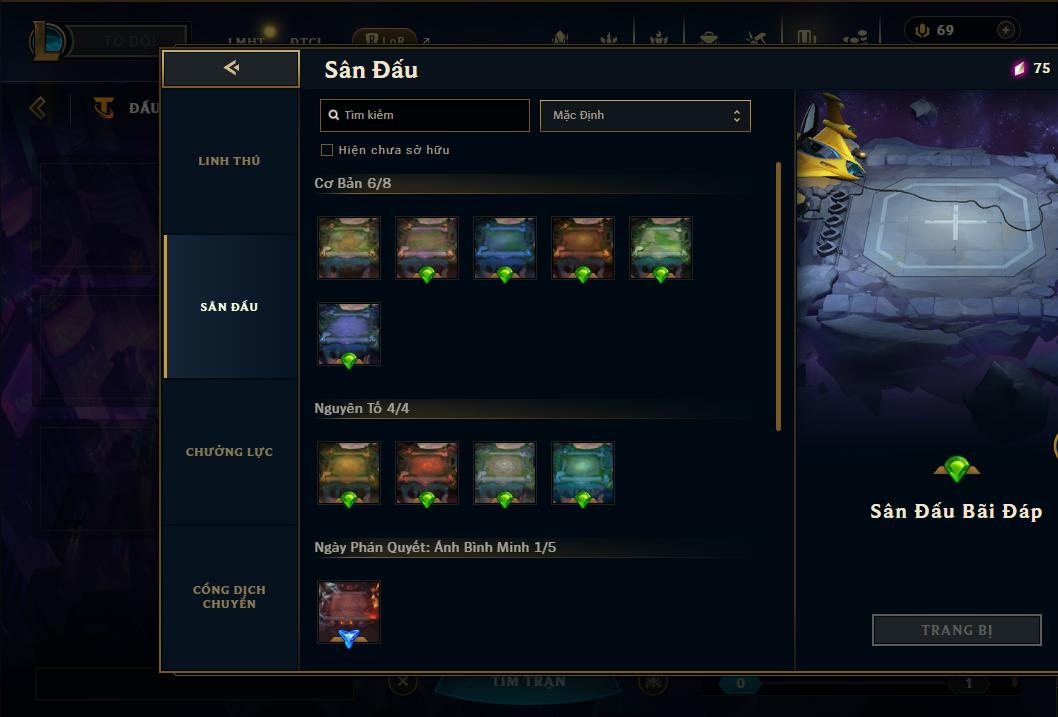Pick the purple arena in Cơ Bản's second row
Image resolution: width=1058 pixels, height=717 pixels.
click(349, 334)
